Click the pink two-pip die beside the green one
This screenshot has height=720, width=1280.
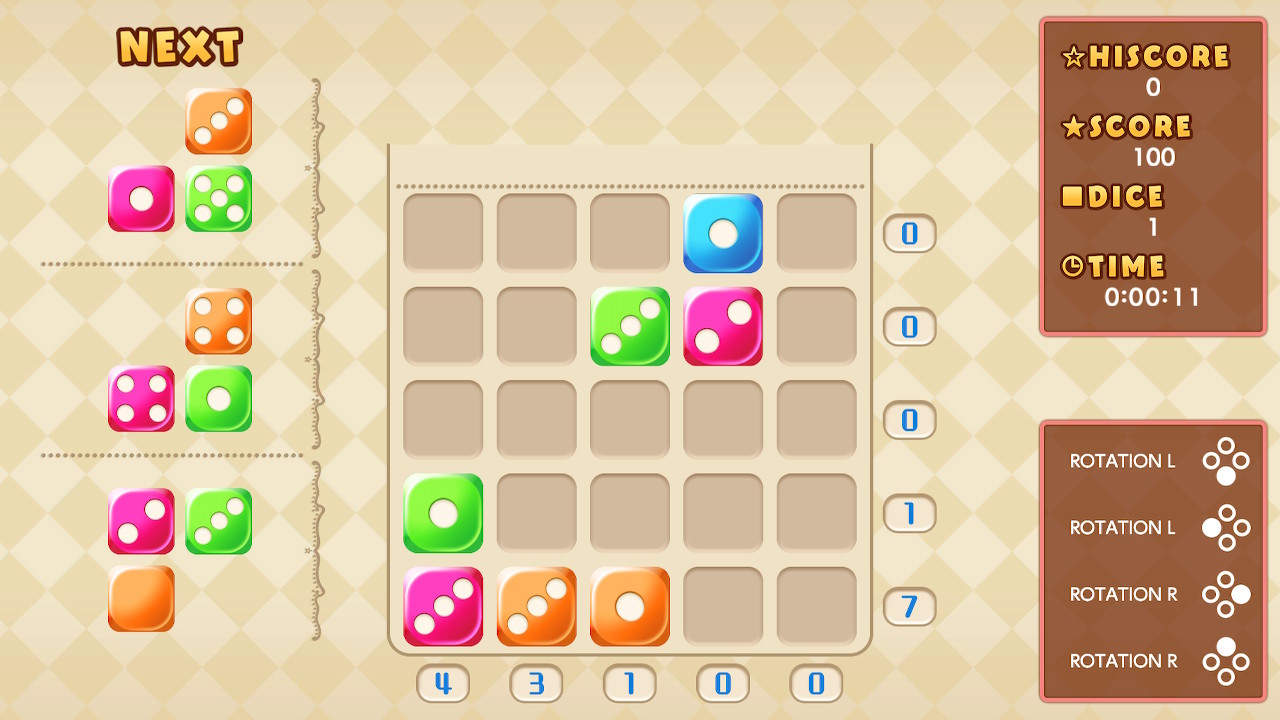click(x=722, y=327)
